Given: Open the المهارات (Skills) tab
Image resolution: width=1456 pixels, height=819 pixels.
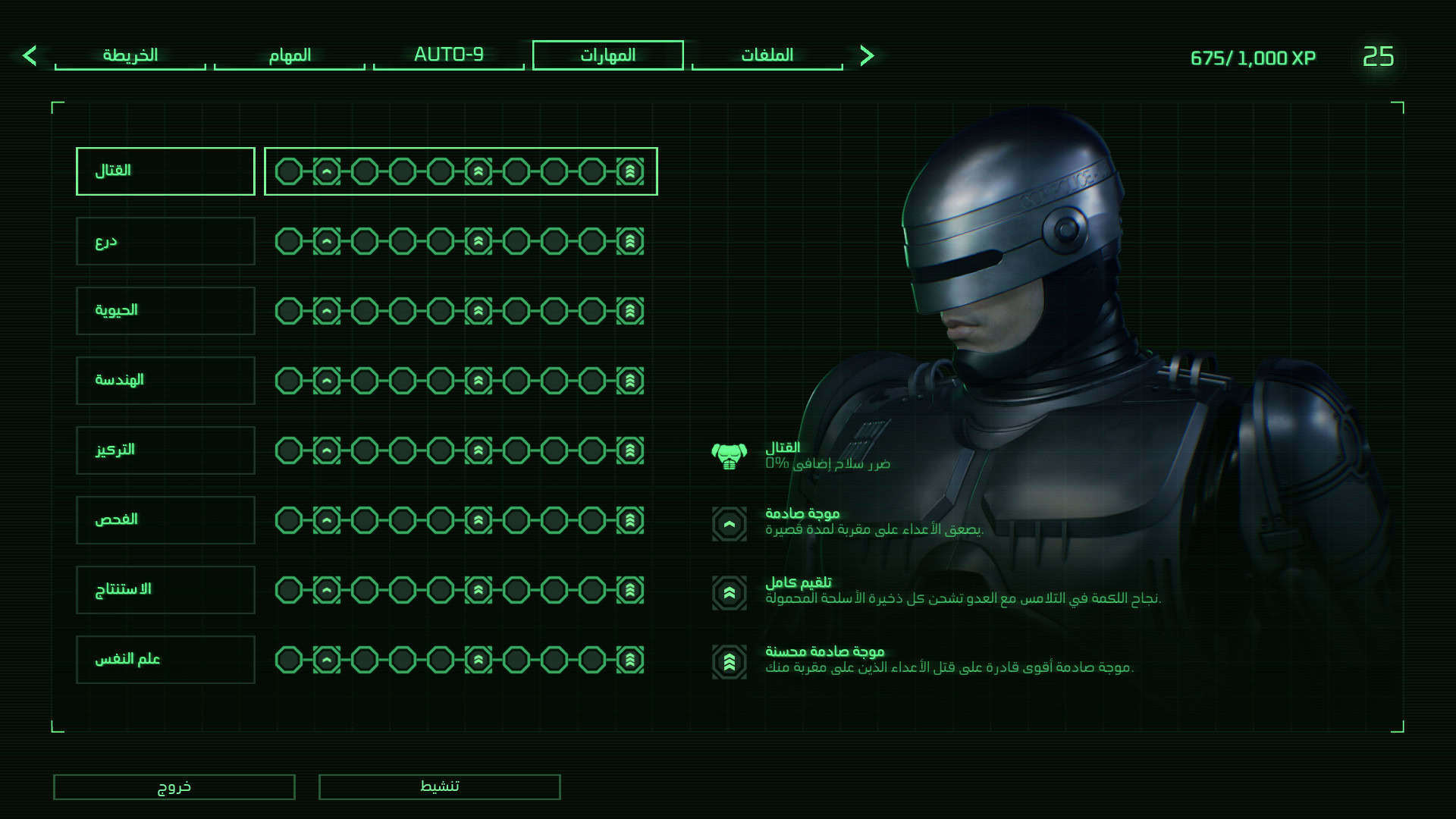Looking at the screenshot, I should pyautogui.click(x=607, y=55).
